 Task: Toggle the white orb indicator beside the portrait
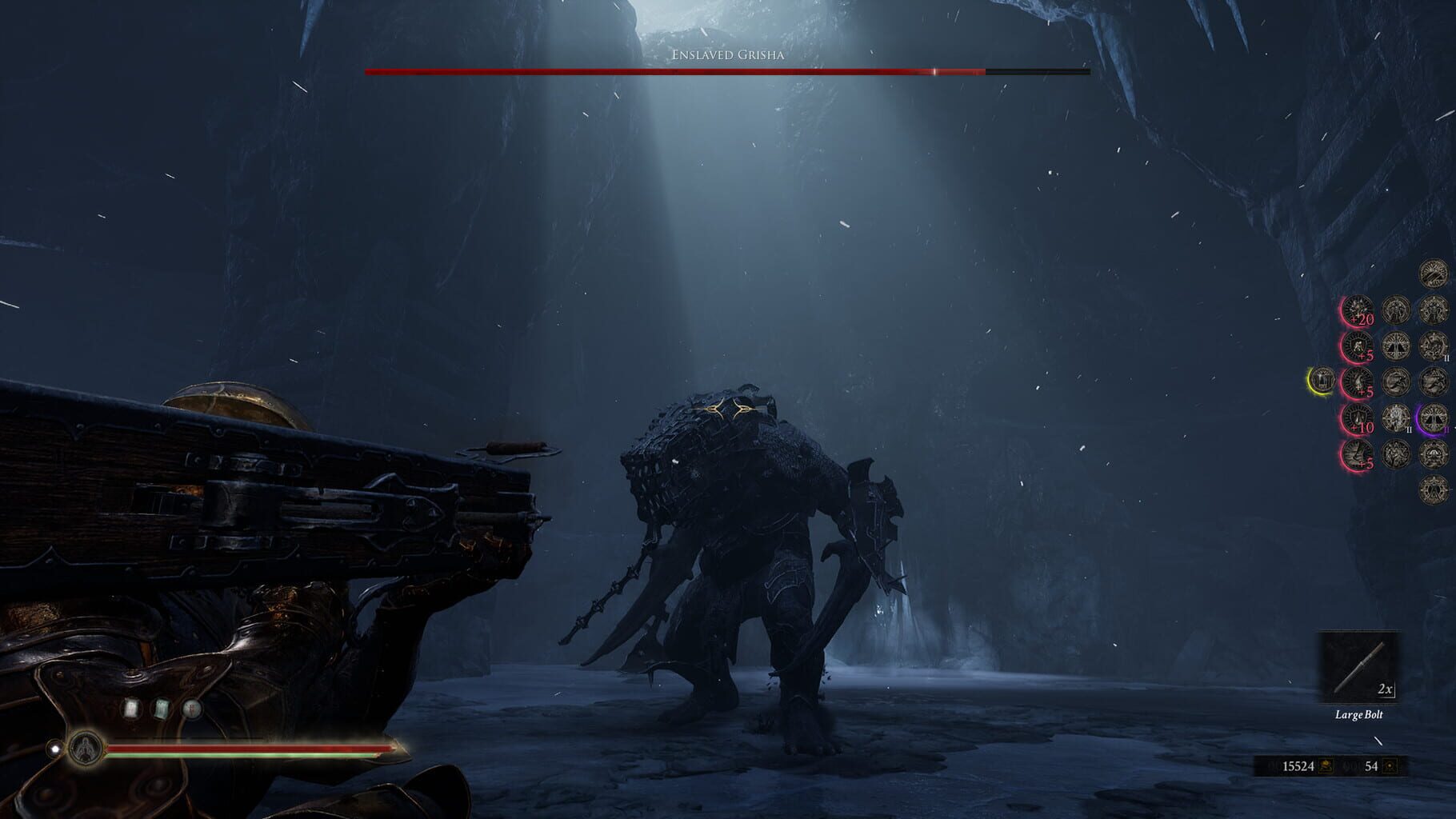(55, 749)
